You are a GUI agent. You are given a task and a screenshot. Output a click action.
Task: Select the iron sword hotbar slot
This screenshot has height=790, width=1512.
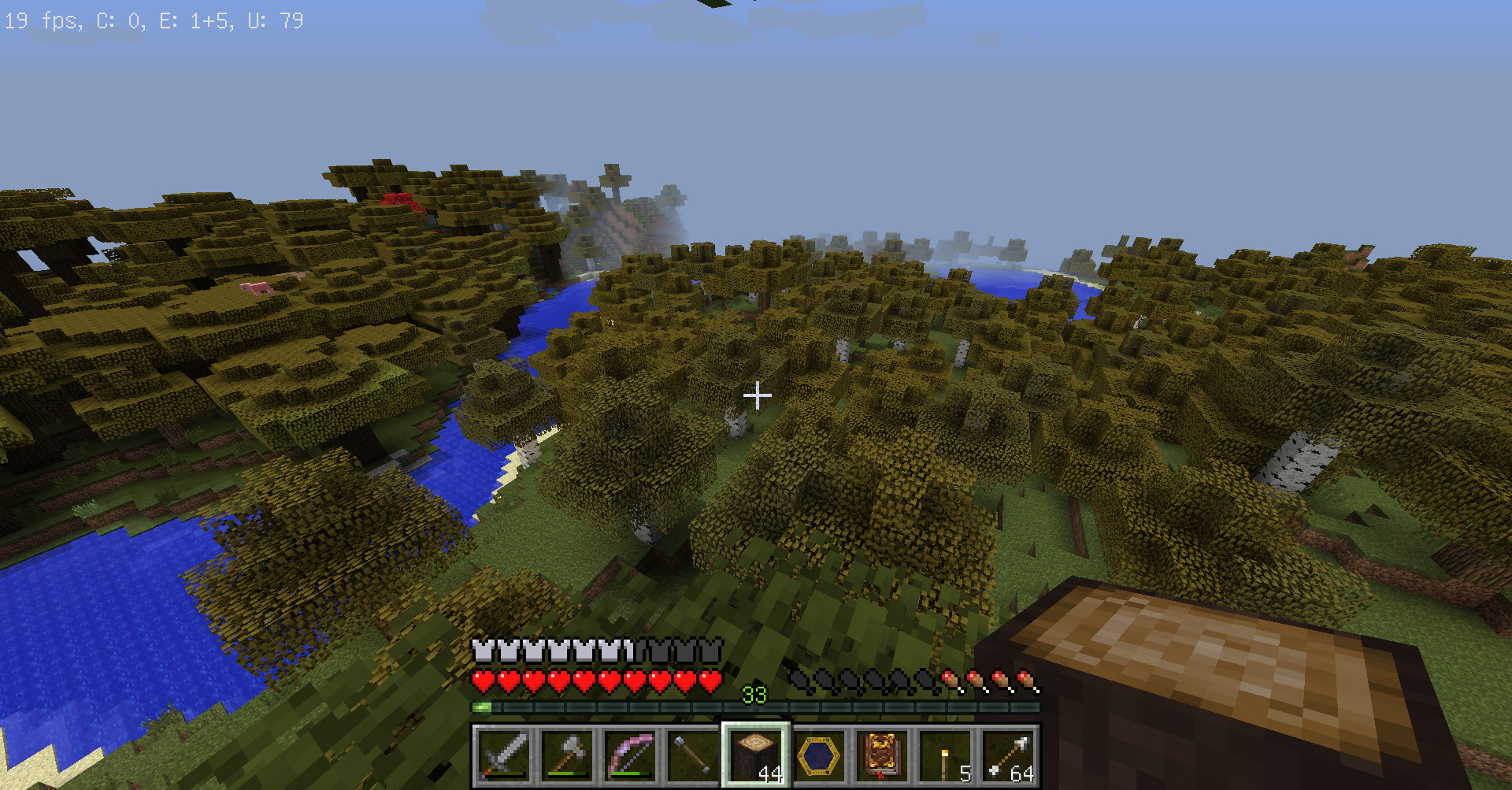coord(504,756)
